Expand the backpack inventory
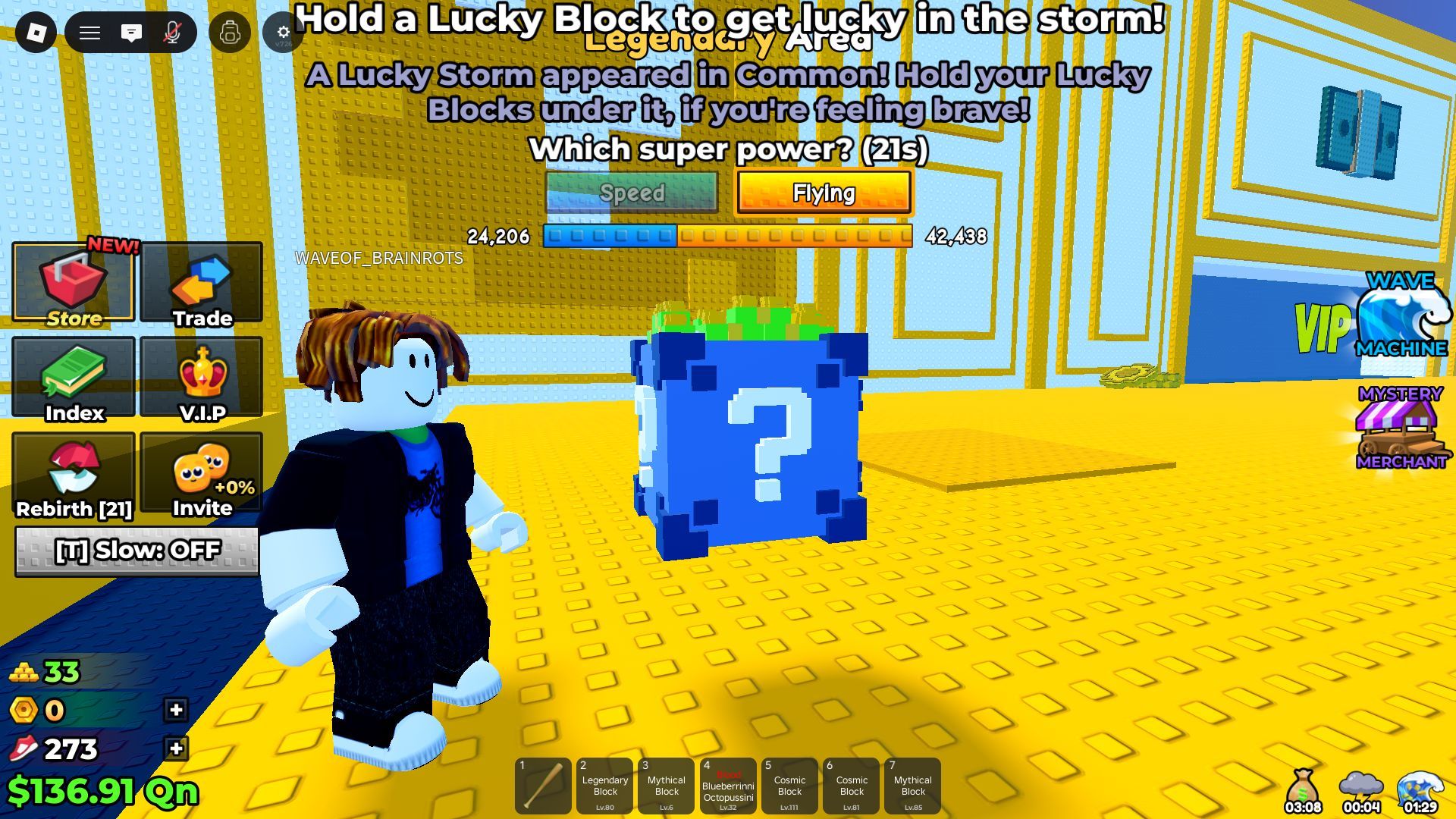Image resolution: width=1456 pixels, height=819 pixels. click(231, 32)
